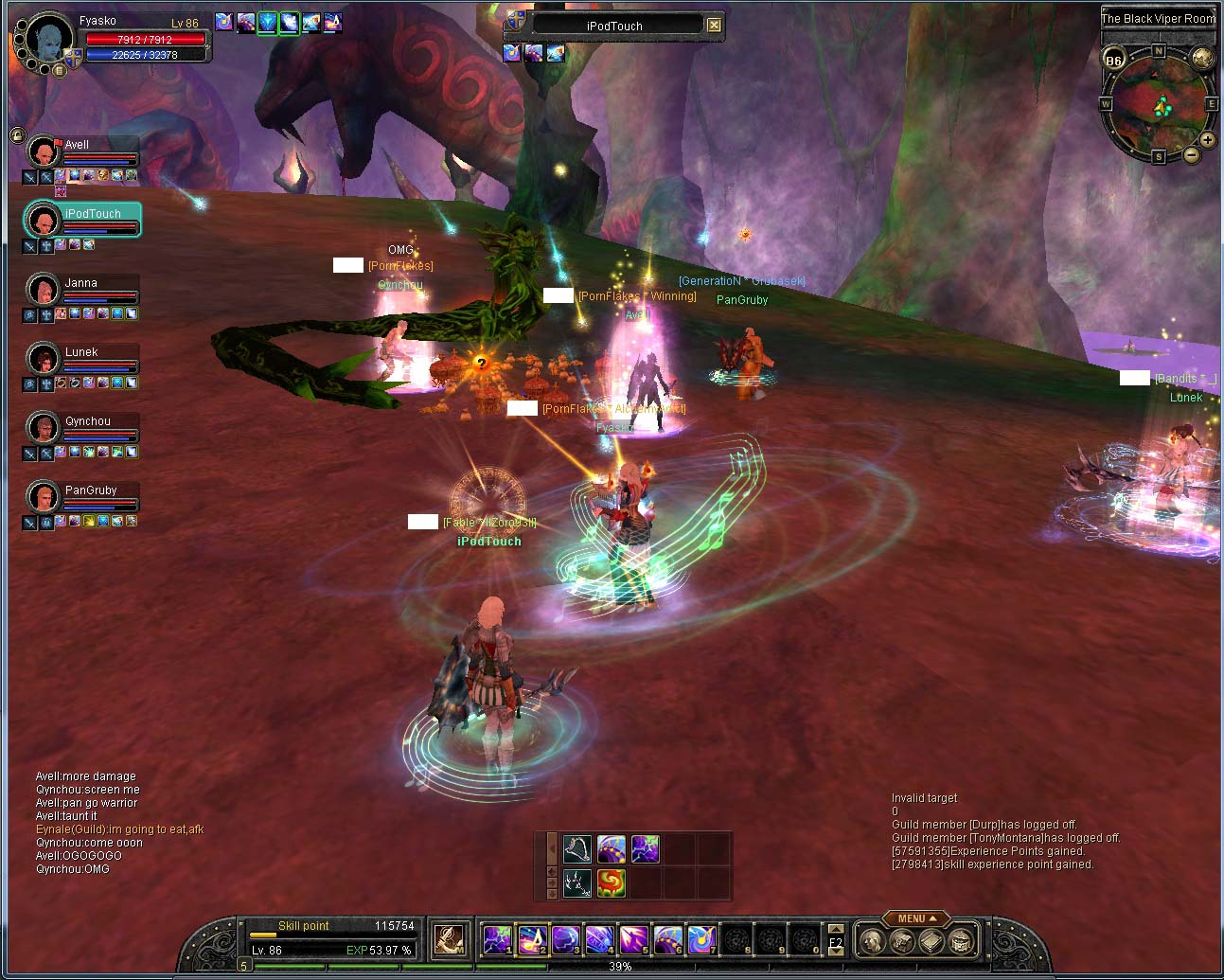
Task: Open the world map globe button
Action: pos(1202,59)
